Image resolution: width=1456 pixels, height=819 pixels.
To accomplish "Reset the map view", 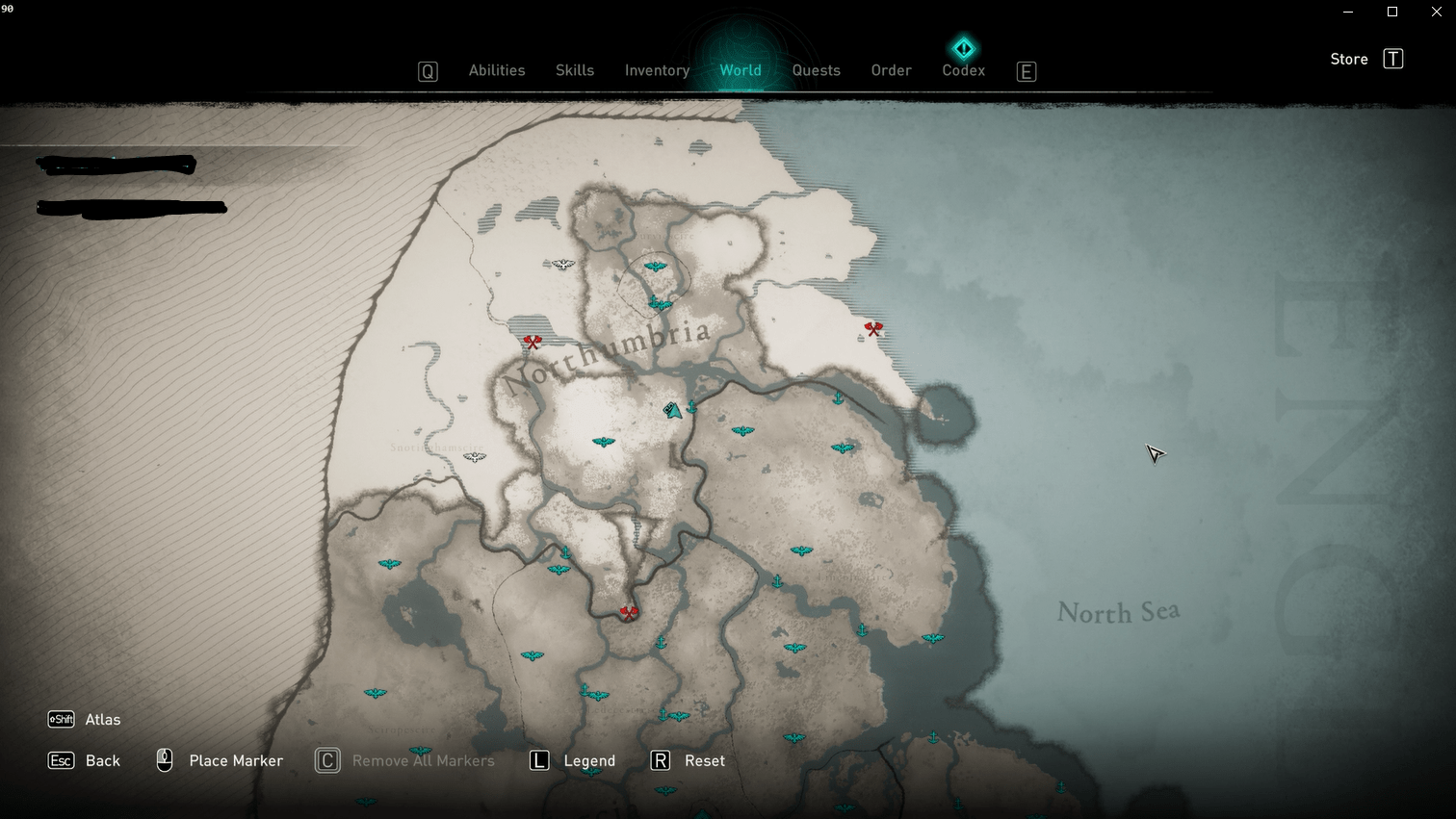I will click(704, 761).
